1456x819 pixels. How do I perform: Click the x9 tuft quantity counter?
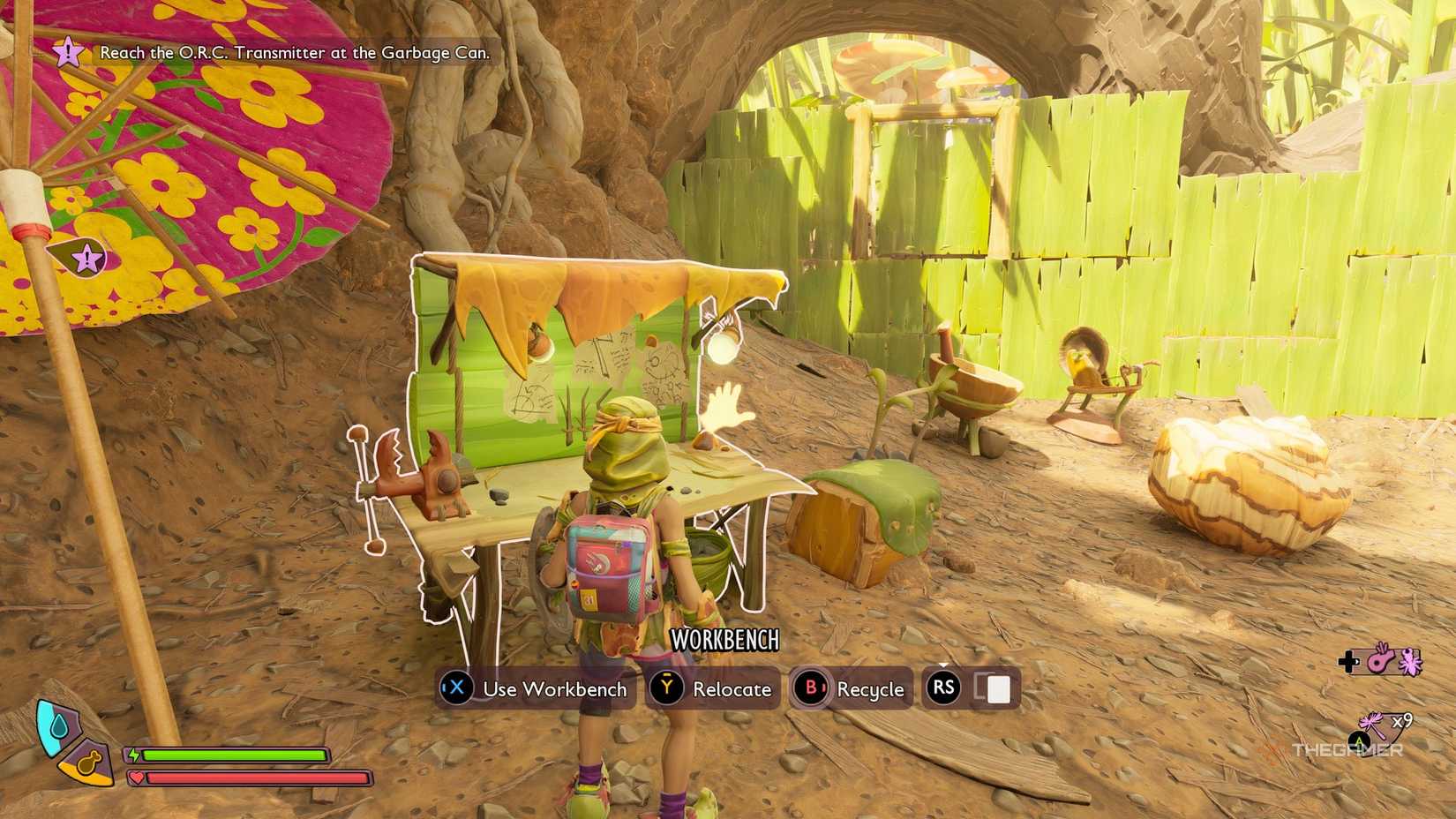[x=1404, y=720]
